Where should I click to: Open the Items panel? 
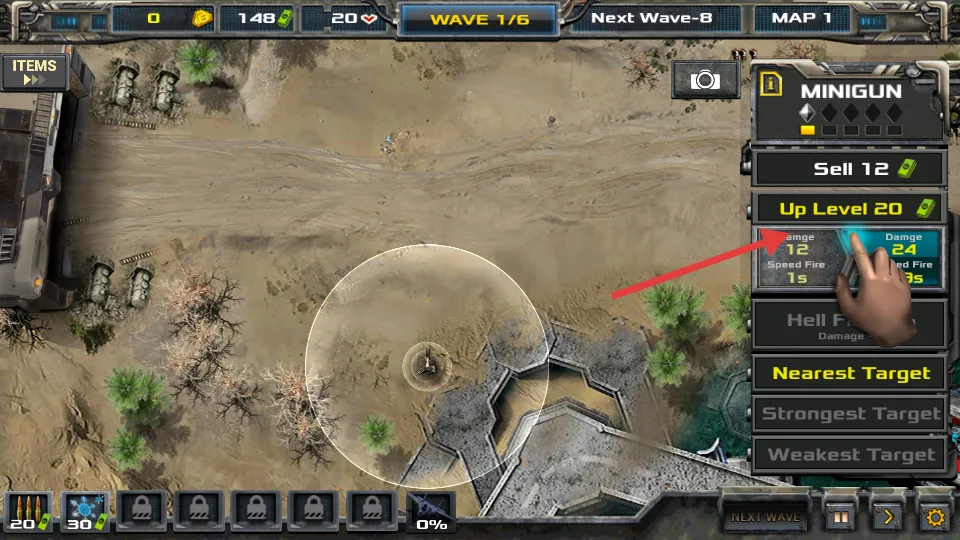point(34,72)
